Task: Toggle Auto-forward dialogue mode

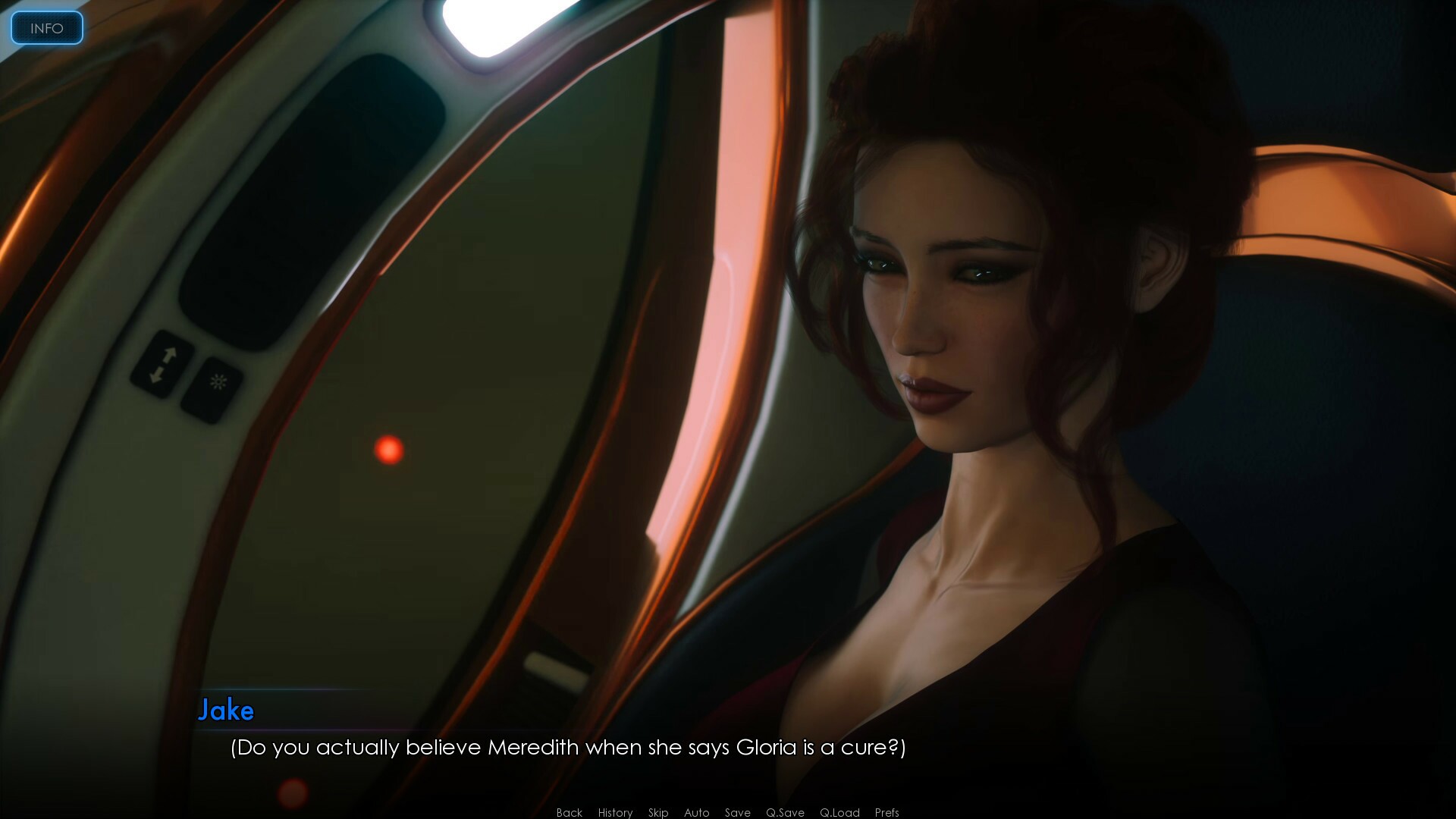Action: click(696, 812)
